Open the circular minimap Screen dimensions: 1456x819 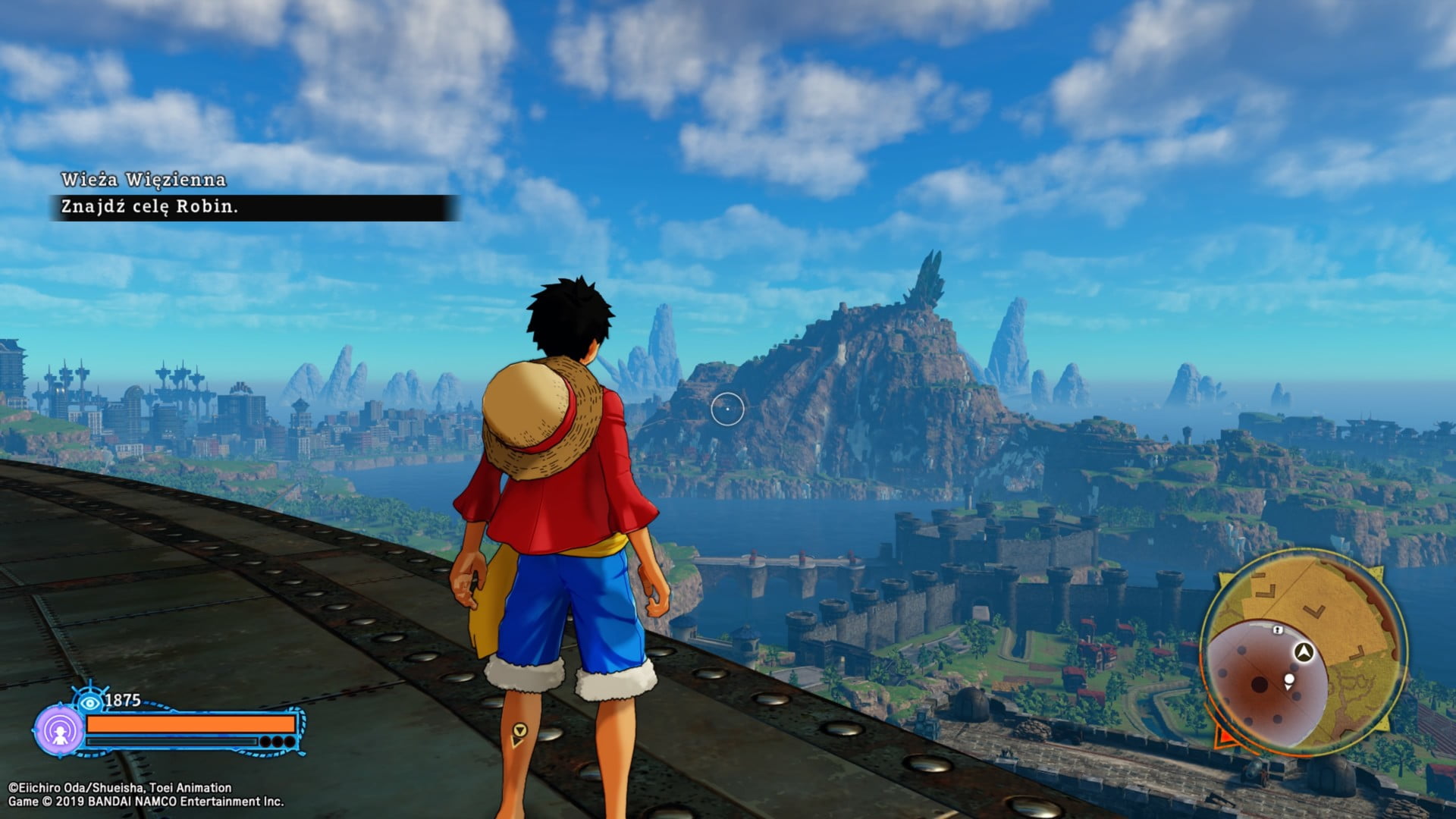(x=1303, y=652)
